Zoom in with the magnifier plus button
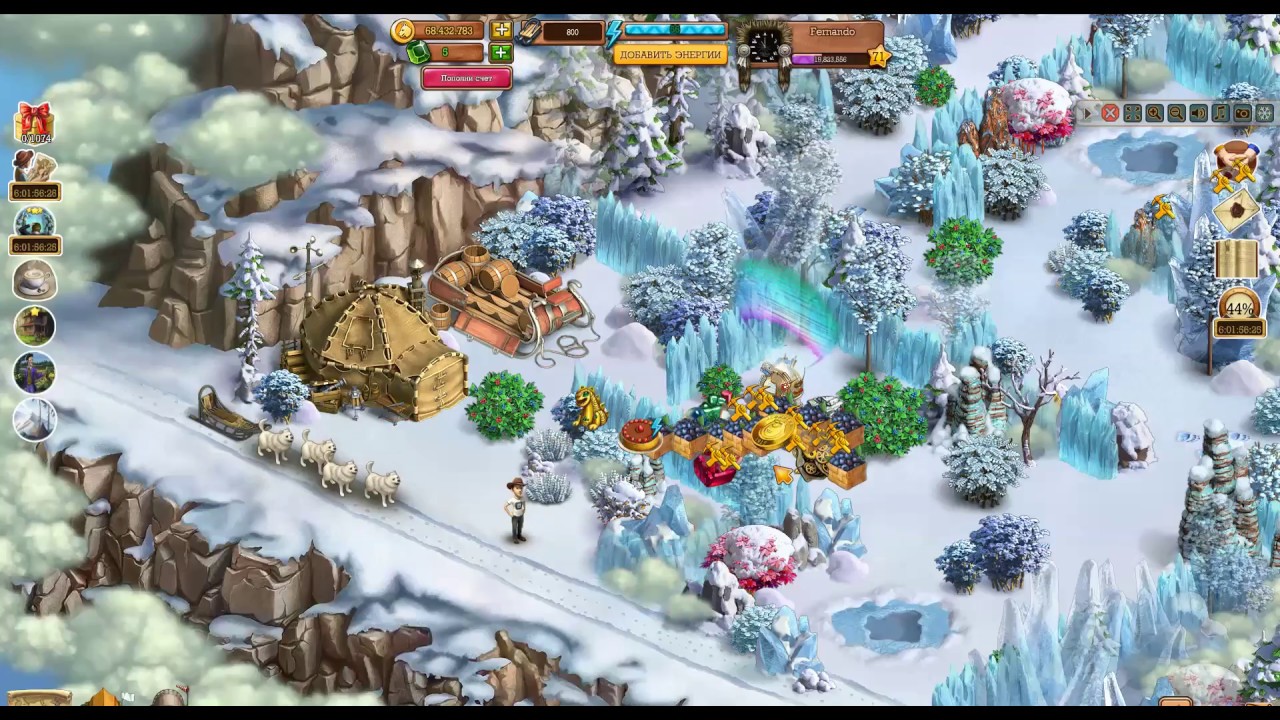Image resolution: width=1280 pixels, height=720 pixels. (x=1154, y=114)
